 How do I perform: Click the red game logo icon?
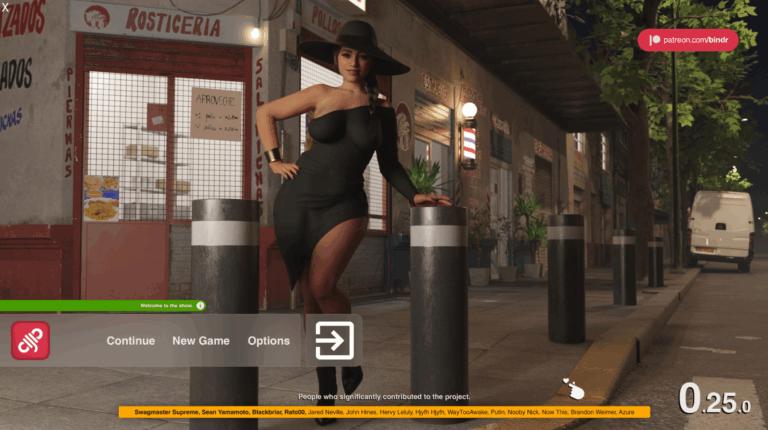30,341
